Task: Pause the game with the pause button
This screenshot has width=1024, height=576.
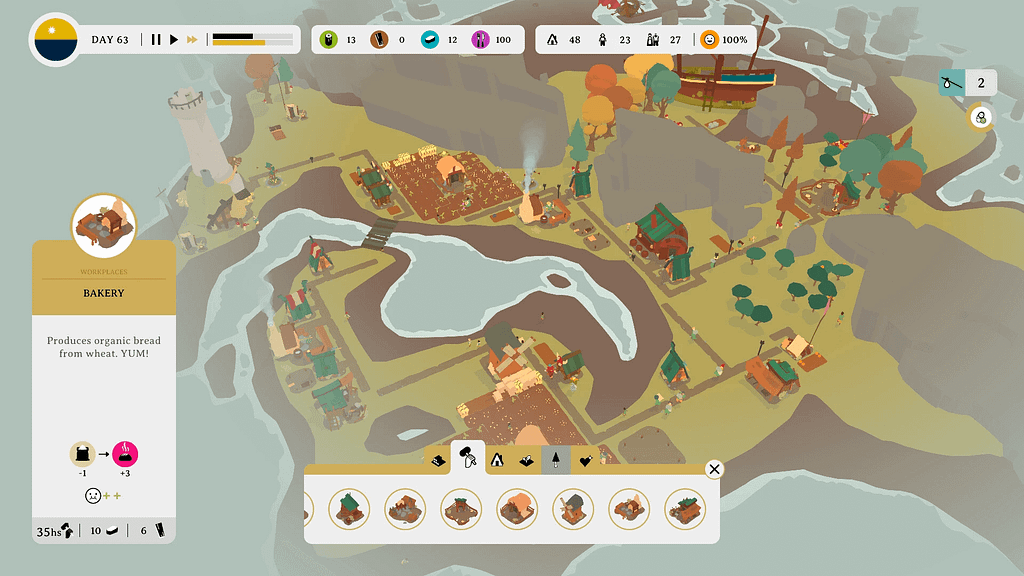Action: pos(156,40)
